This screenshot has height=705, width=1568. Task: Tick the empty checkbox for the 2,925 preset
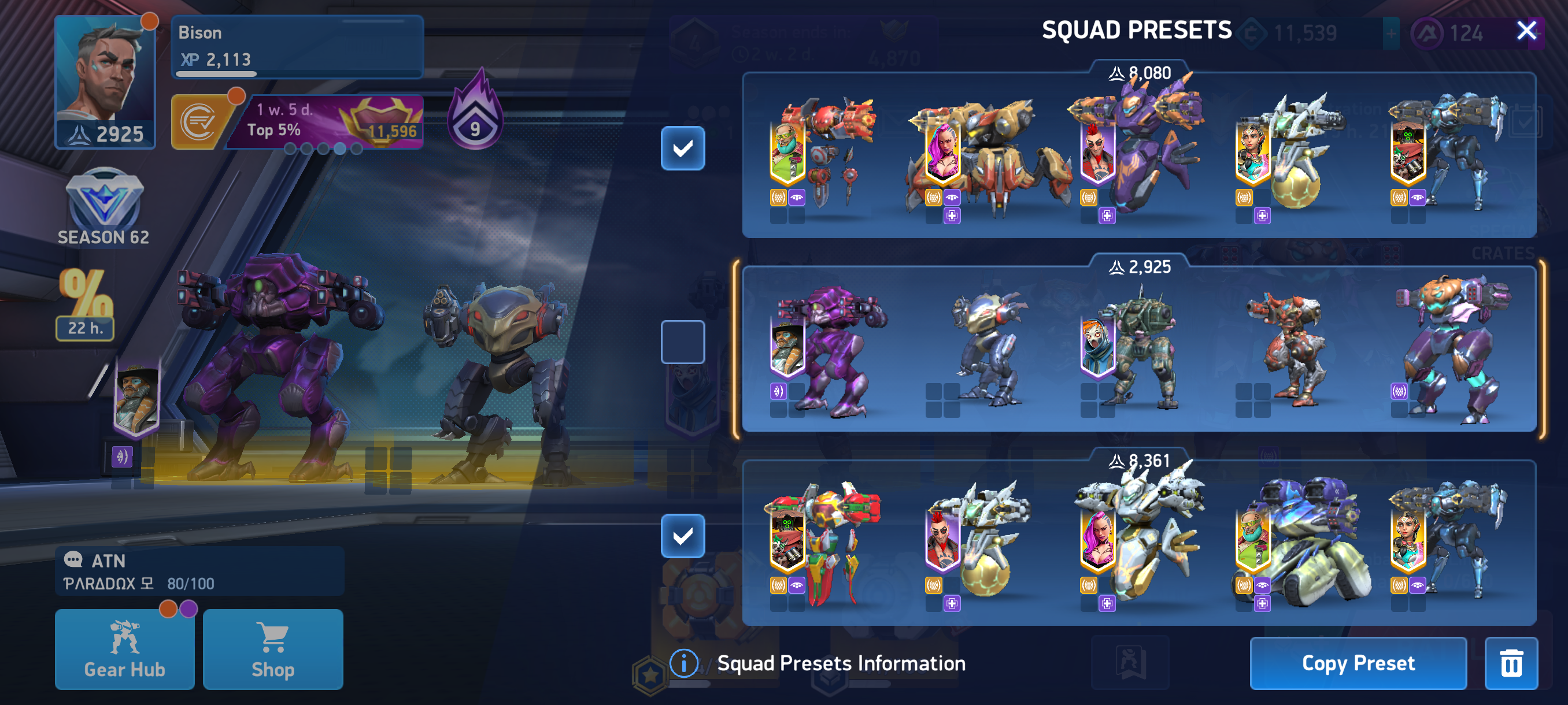click(682, 342)
